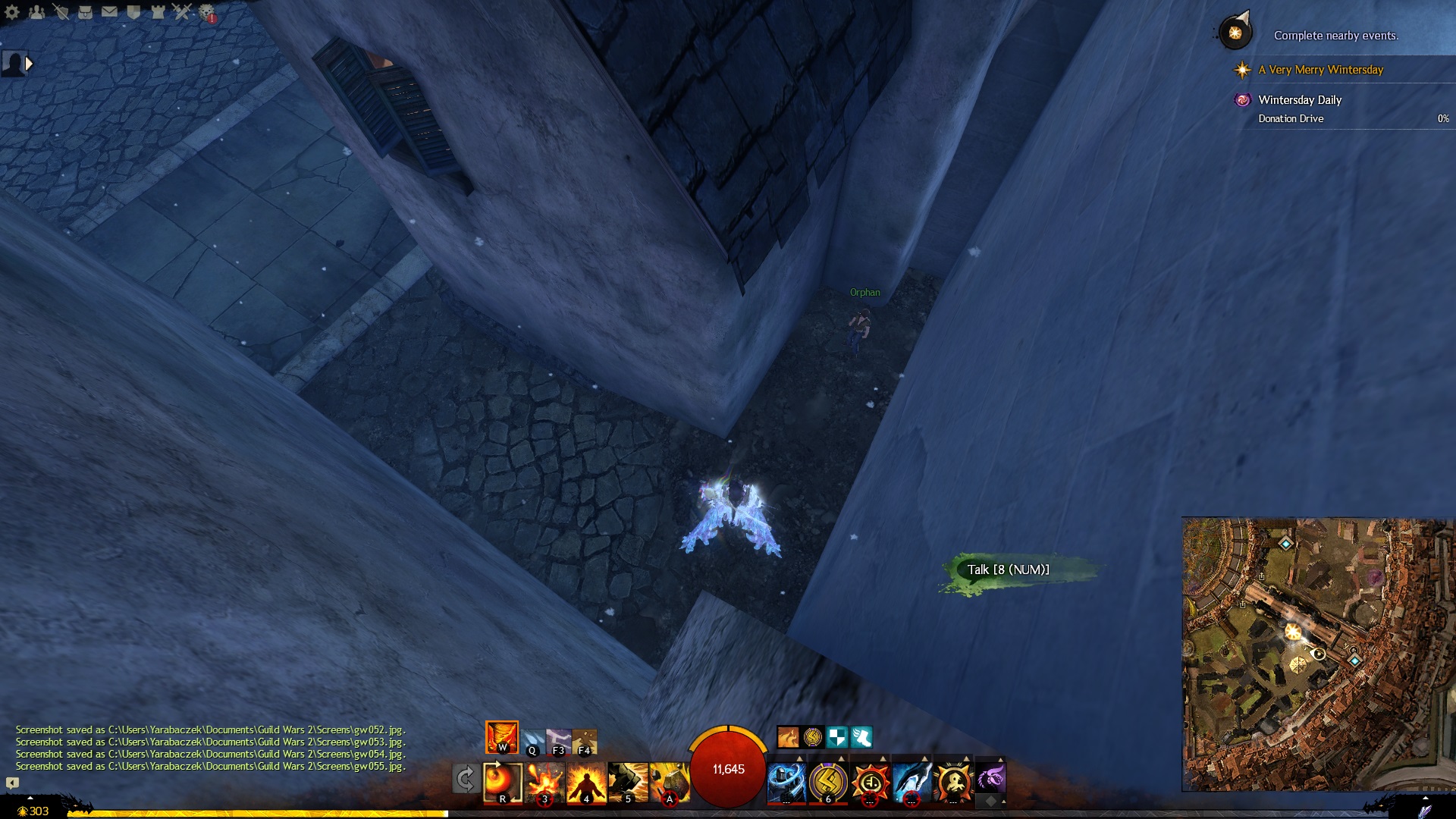1456x819 pixels.
Task: Open the mail envelope icon
Action: coord(109,11)
